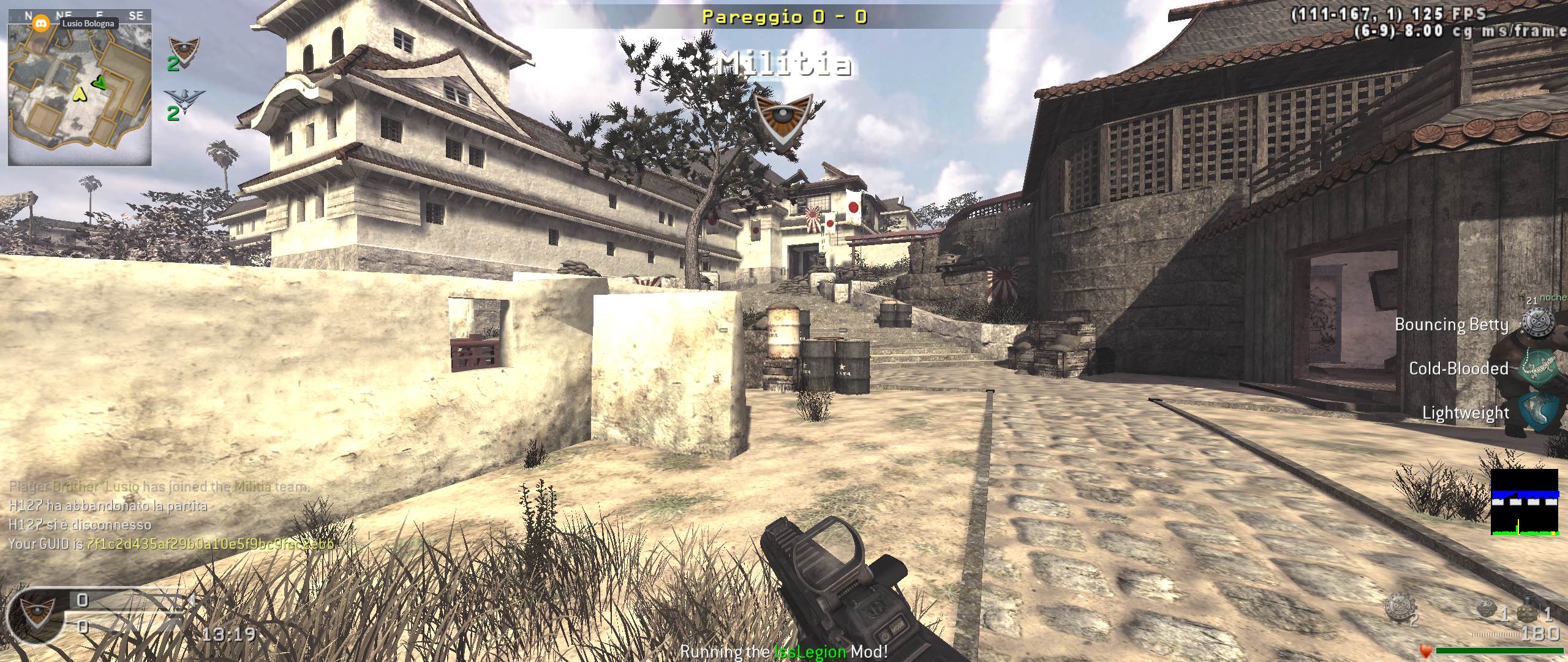Click the Discord overlay avatar icon
1568x662 pixels.
point(41,23)
